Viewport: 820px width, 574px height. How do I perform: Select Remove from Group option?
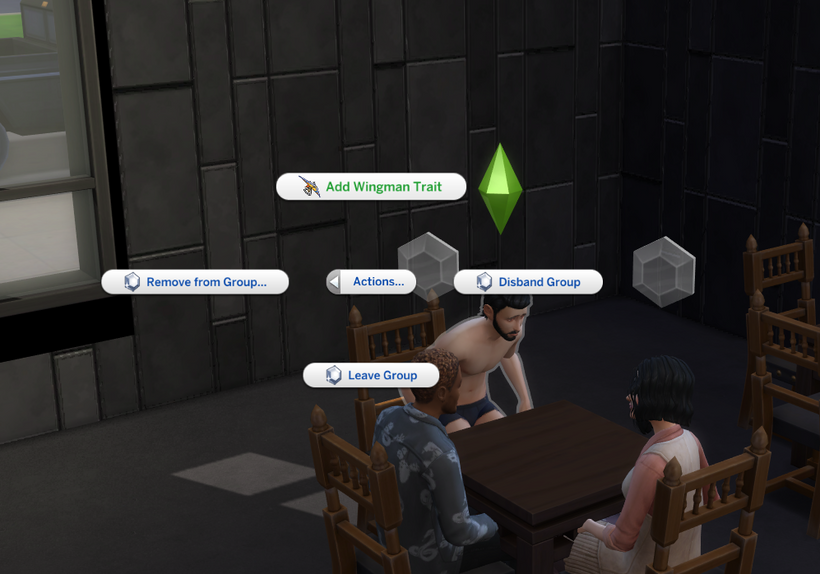[195, 282]
